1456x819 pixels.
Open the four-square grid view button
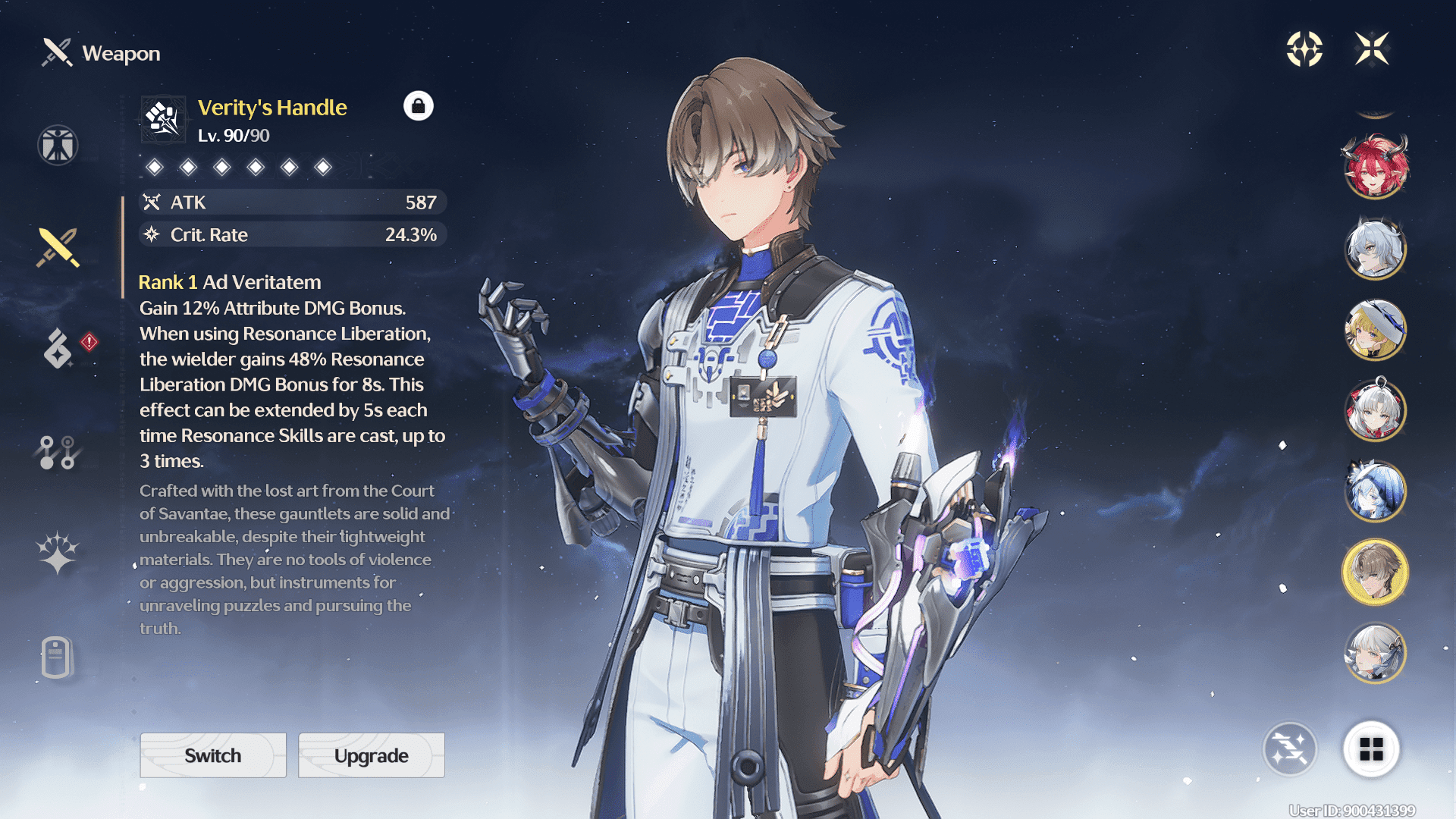coord(1371,749)
